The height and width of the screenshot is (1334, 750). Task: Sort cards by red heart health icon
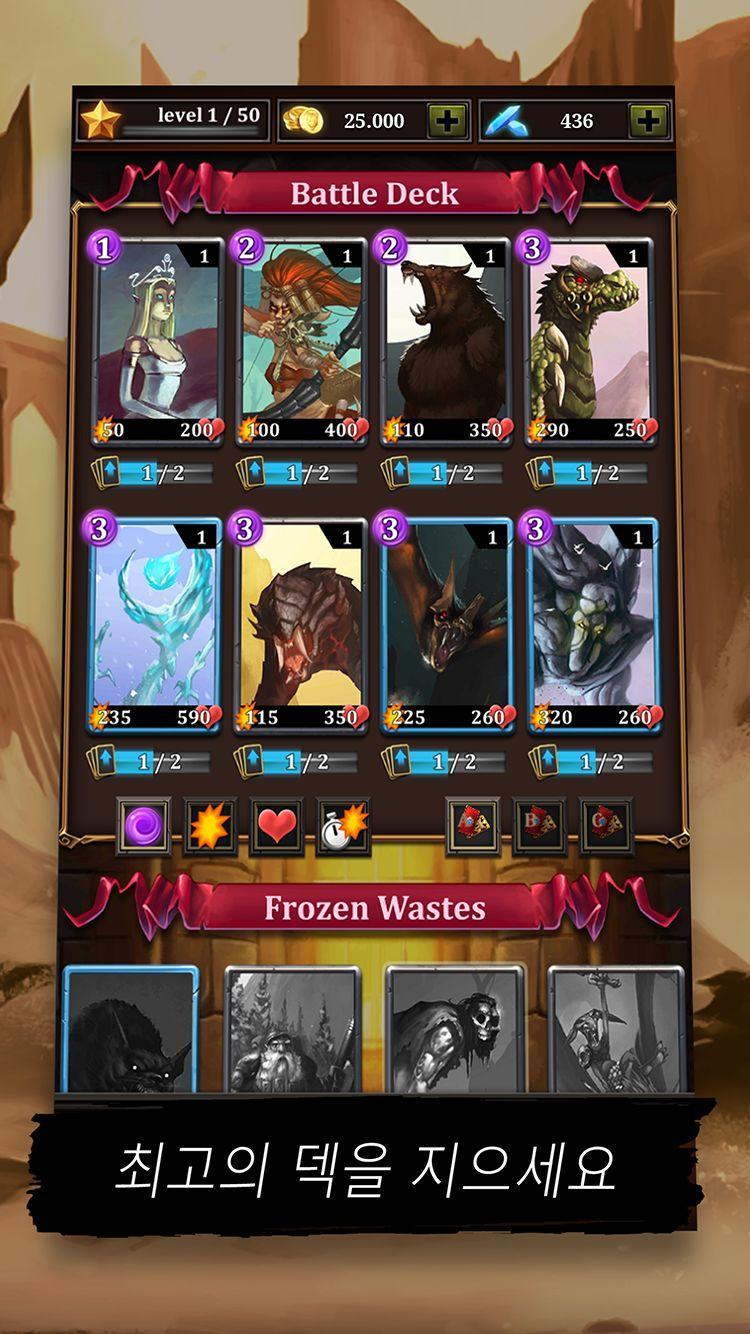pos(276,826)
